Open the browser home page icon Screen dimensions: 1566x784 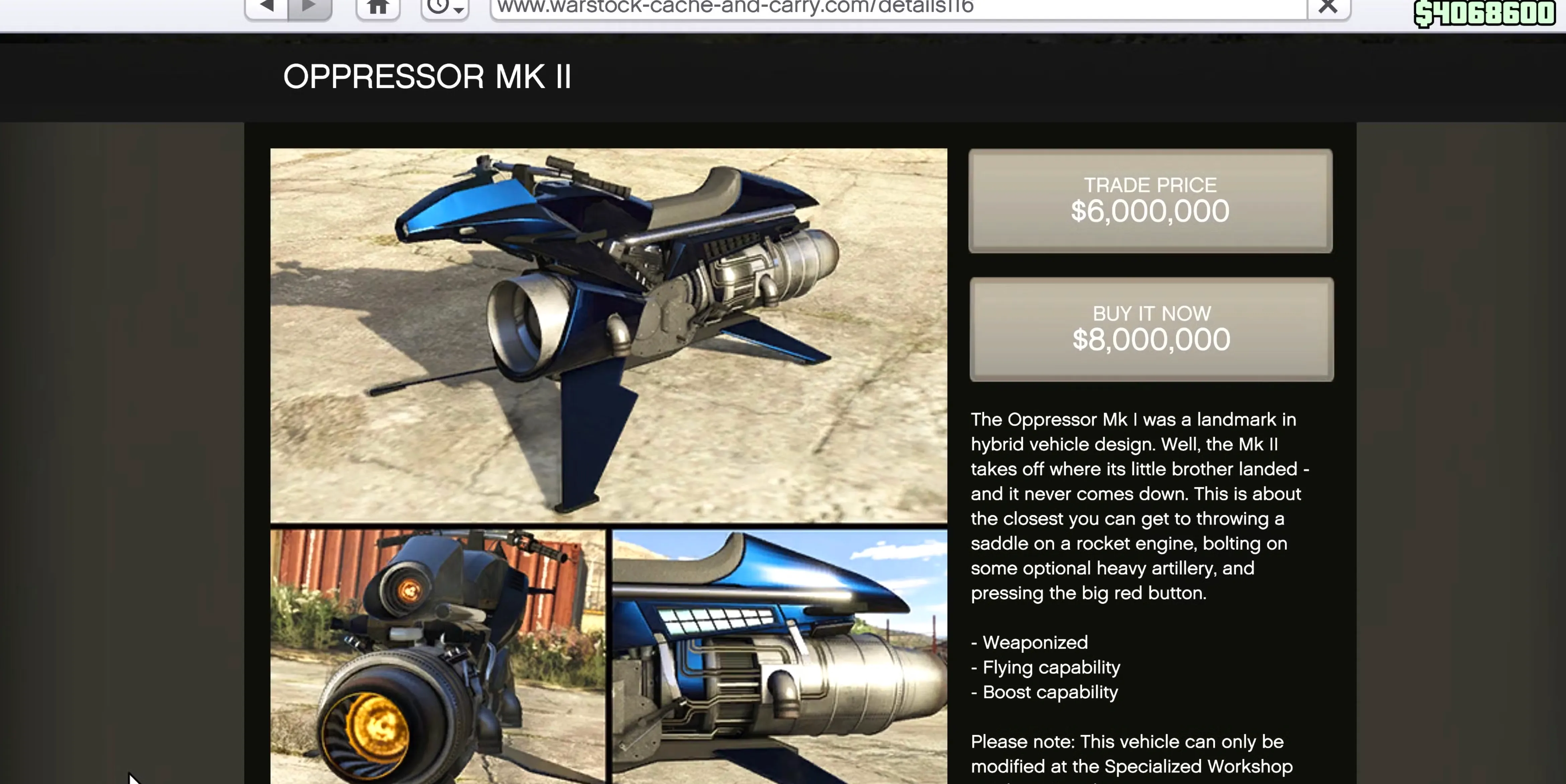tap(377, 6)
